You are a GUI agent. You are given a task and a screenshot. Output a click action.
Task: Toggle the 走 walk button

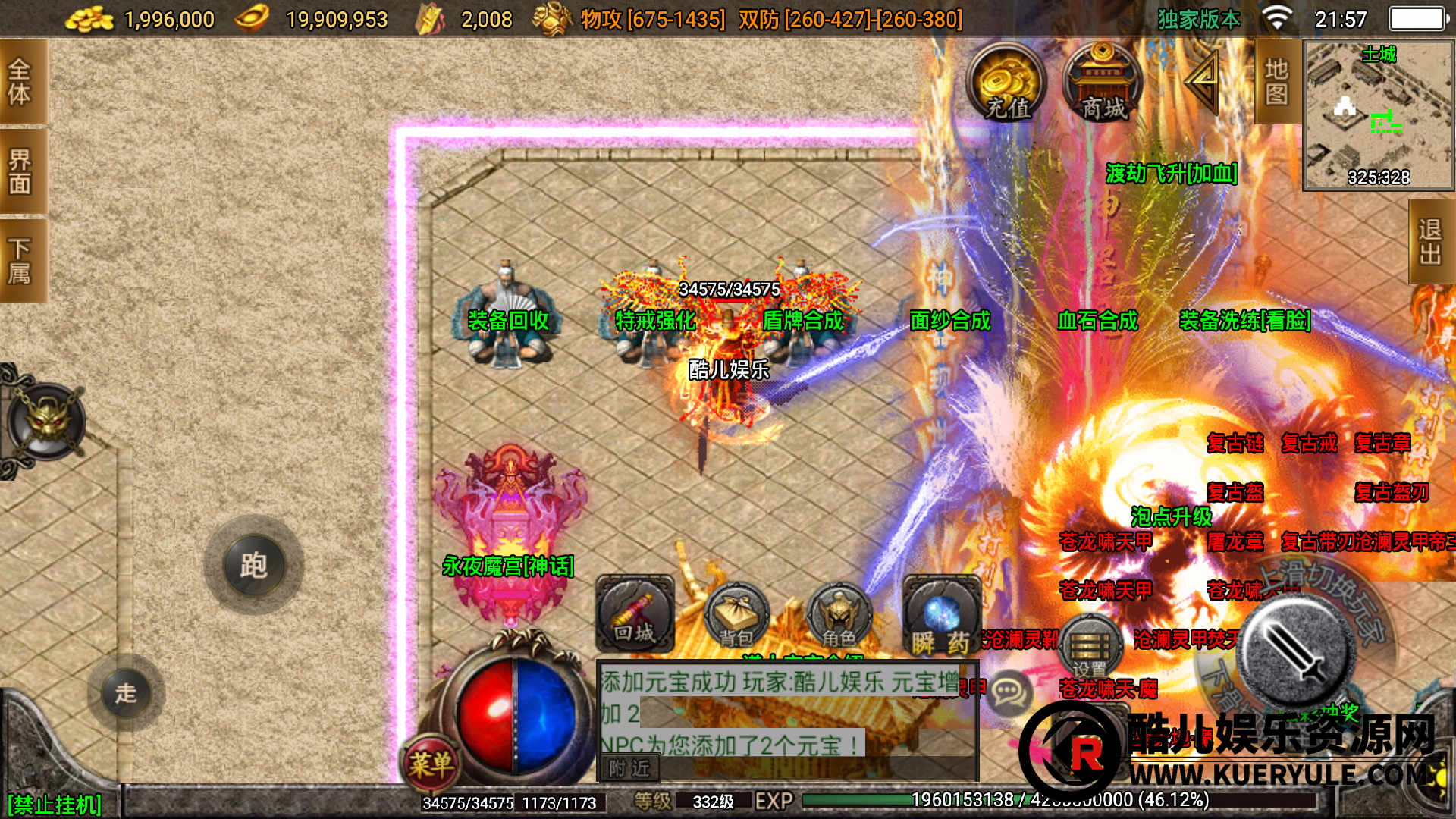point(126,692)
